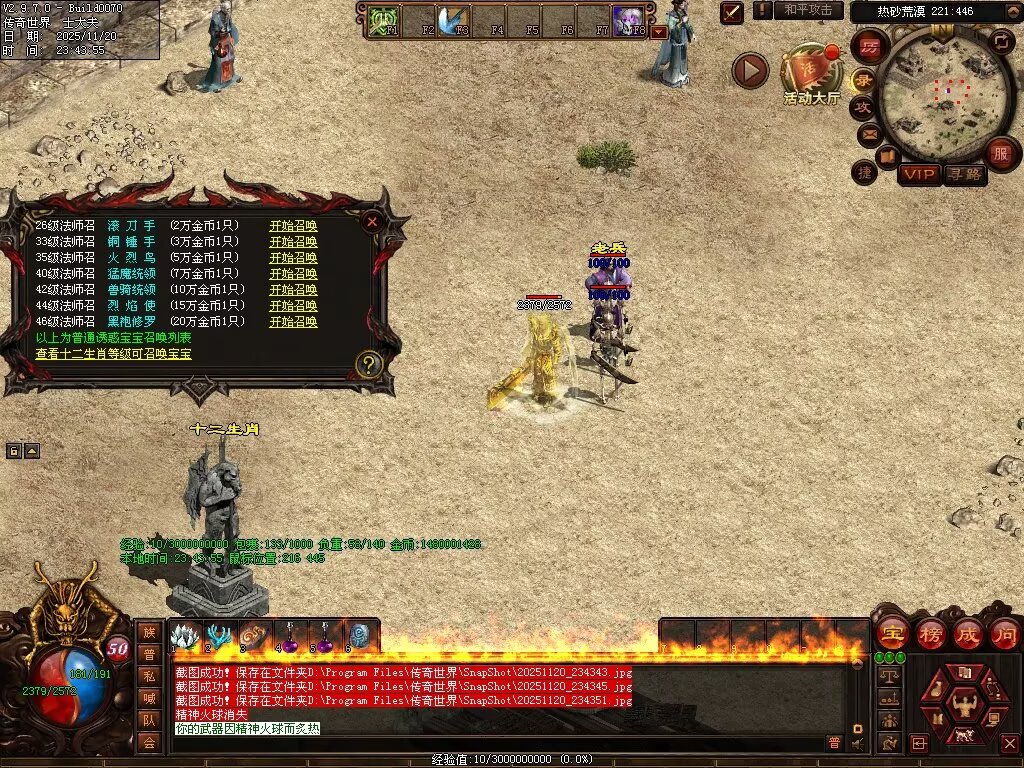Toggle the 和平攻击 attack mode
The height and width of the screenshot is (768, 1024).
pyautogui.click(x=809, y=10)
